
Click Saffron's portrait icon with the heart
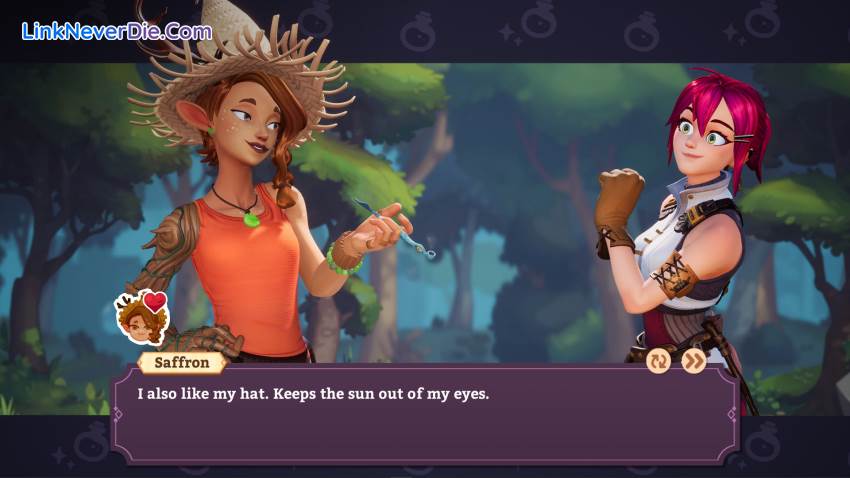click(x=140, y=317)
